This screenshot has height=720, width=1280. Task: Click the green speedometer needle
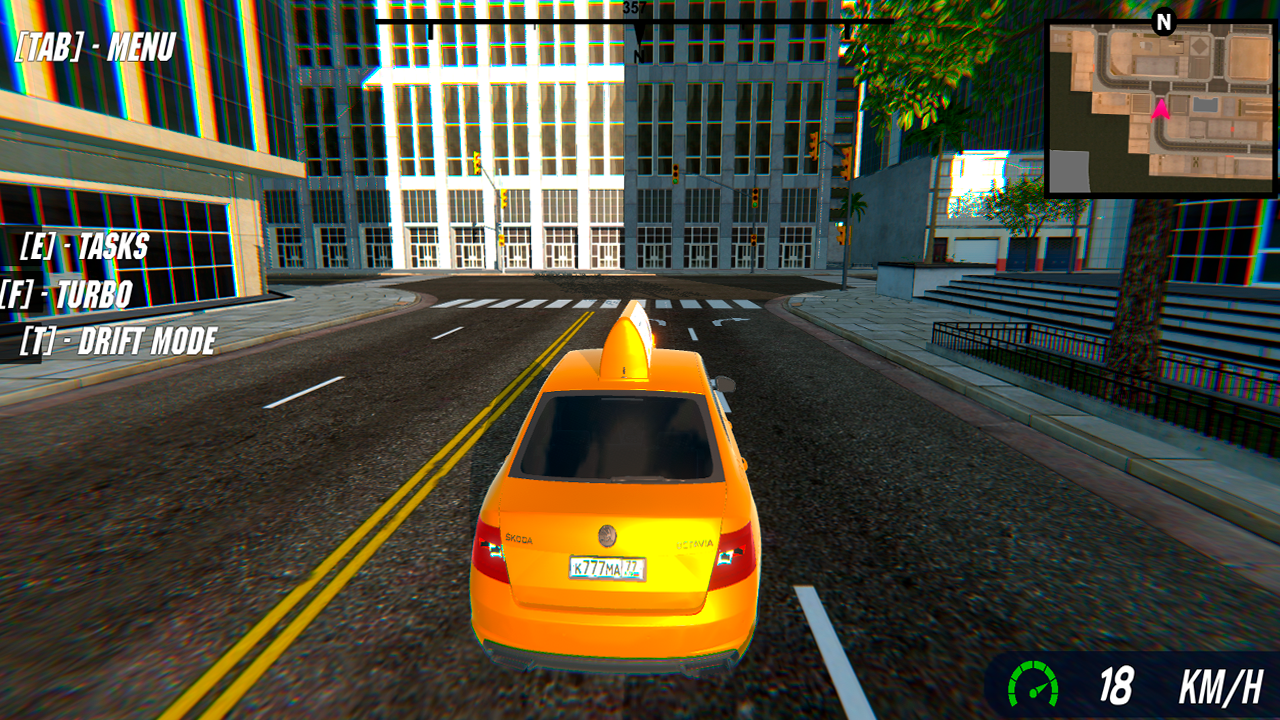click(x=1040, y=690)
